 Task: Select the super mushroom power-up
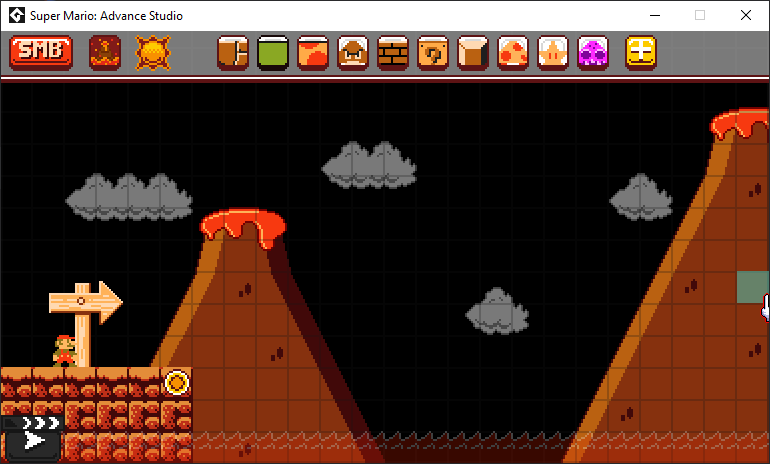(513, 52)
